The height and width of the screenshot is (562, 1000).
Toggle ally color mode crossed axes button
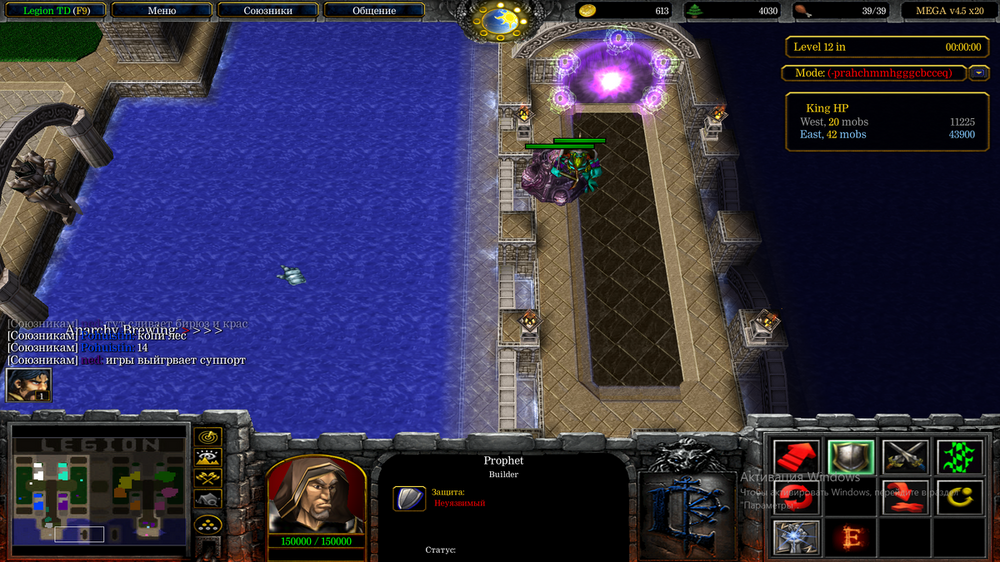coord(208,478)
